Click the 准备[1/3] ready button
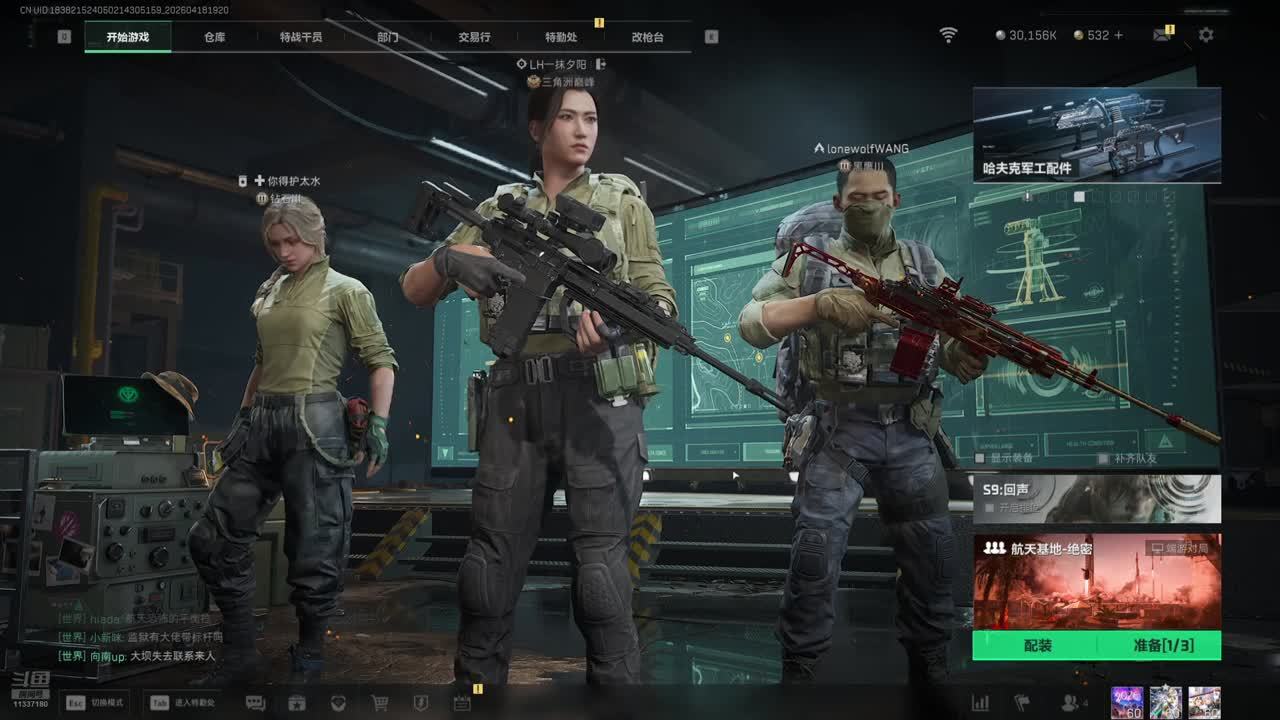Image resolution: width=1280 pixels, height=720 pixels. point(1162,646)
